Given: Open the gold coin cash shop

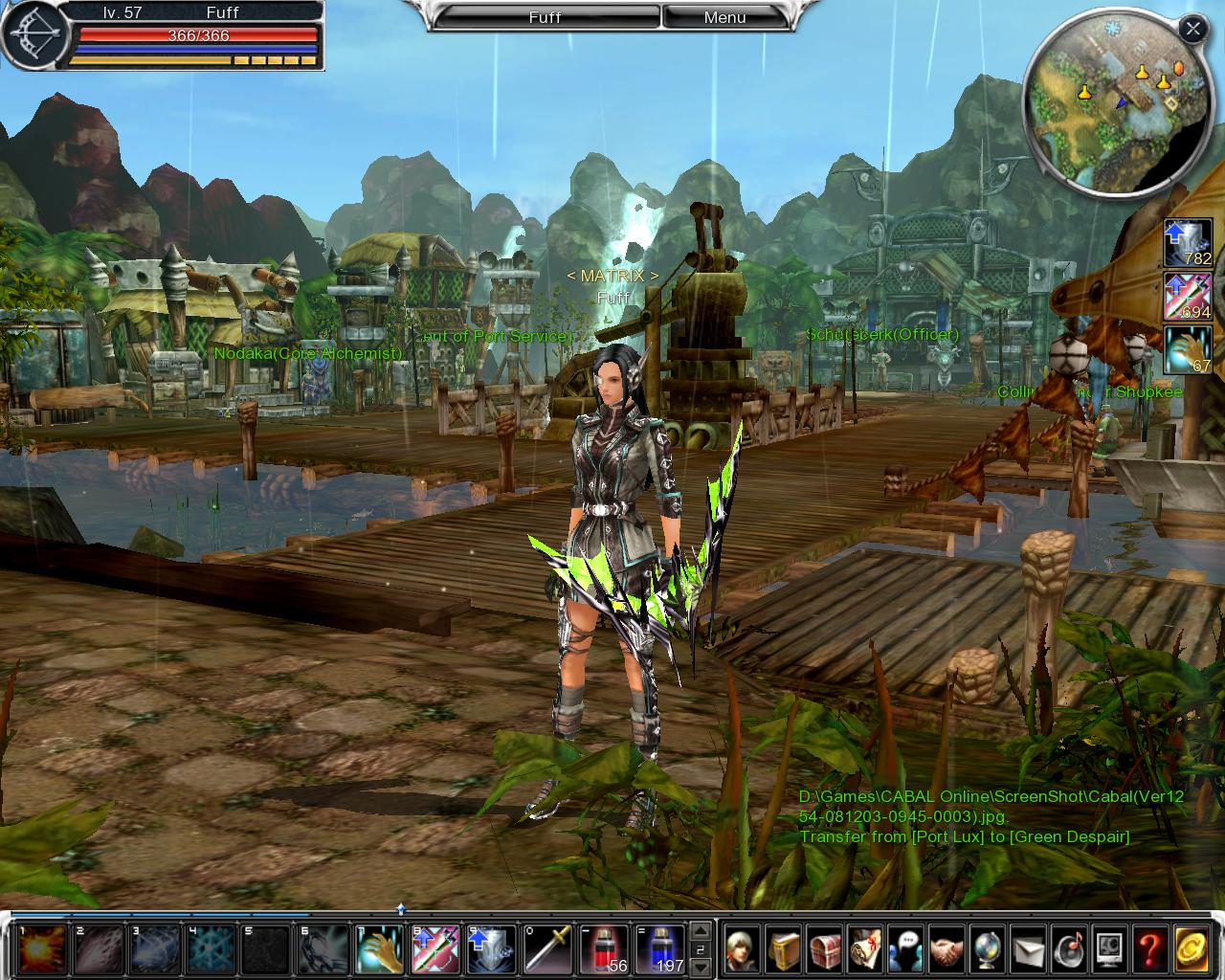Looking at the screenshot, I should tap(1192, 949).
